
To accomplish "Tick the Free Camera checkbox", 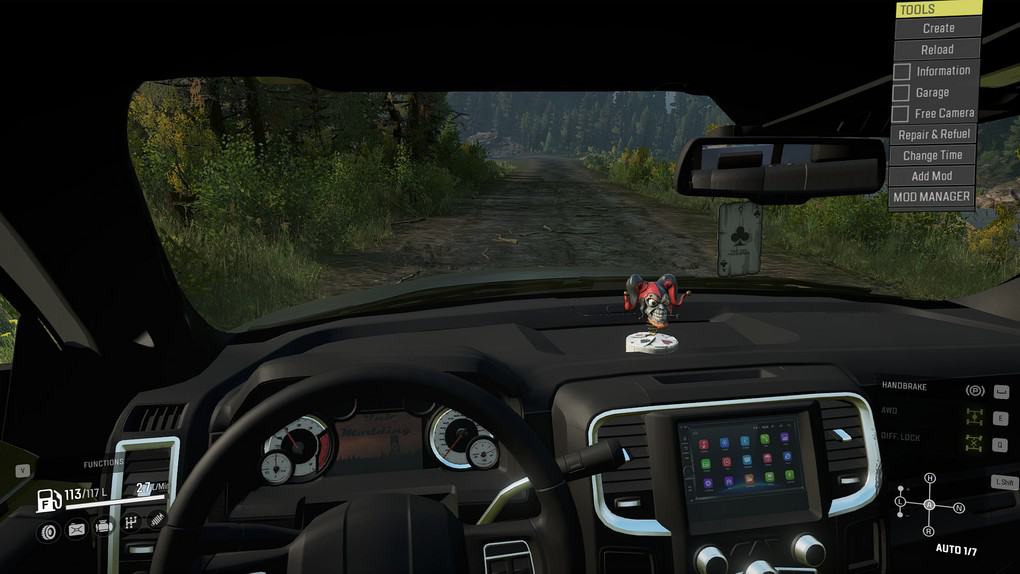I will coord(902,114).
